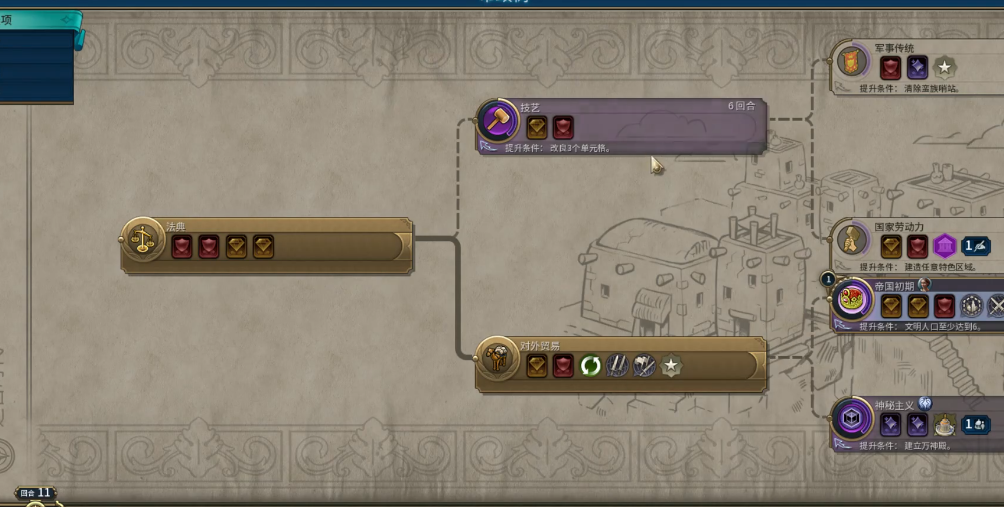Click the hammer icon of 技艺

coord(497,122)
